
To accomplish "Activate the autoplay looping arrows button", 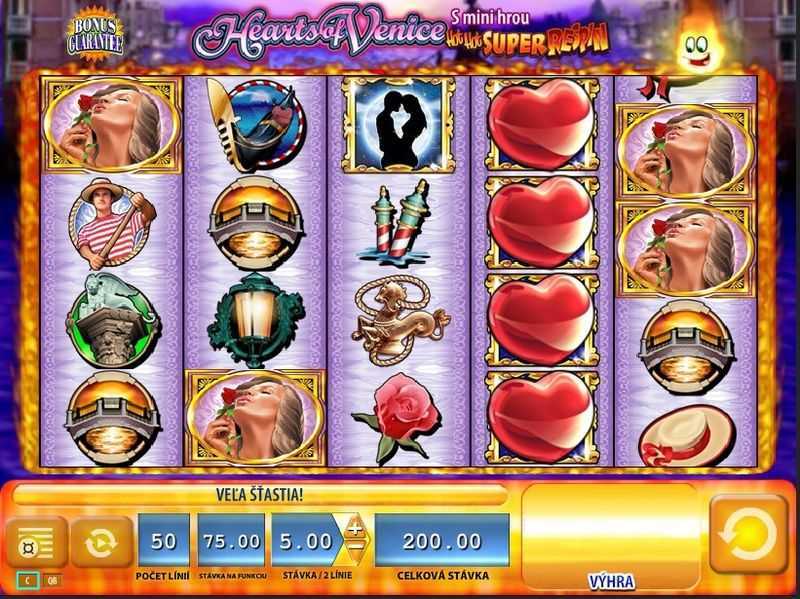I will click(100, 541).
